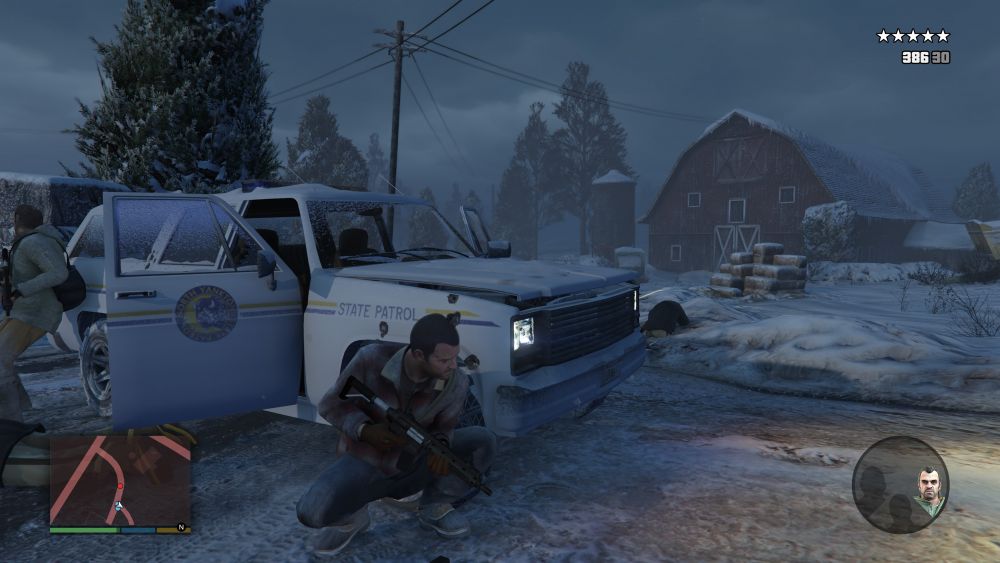Click the red enemy dot on the minimap
1000x563 pixels.
(x=121, y=486)
